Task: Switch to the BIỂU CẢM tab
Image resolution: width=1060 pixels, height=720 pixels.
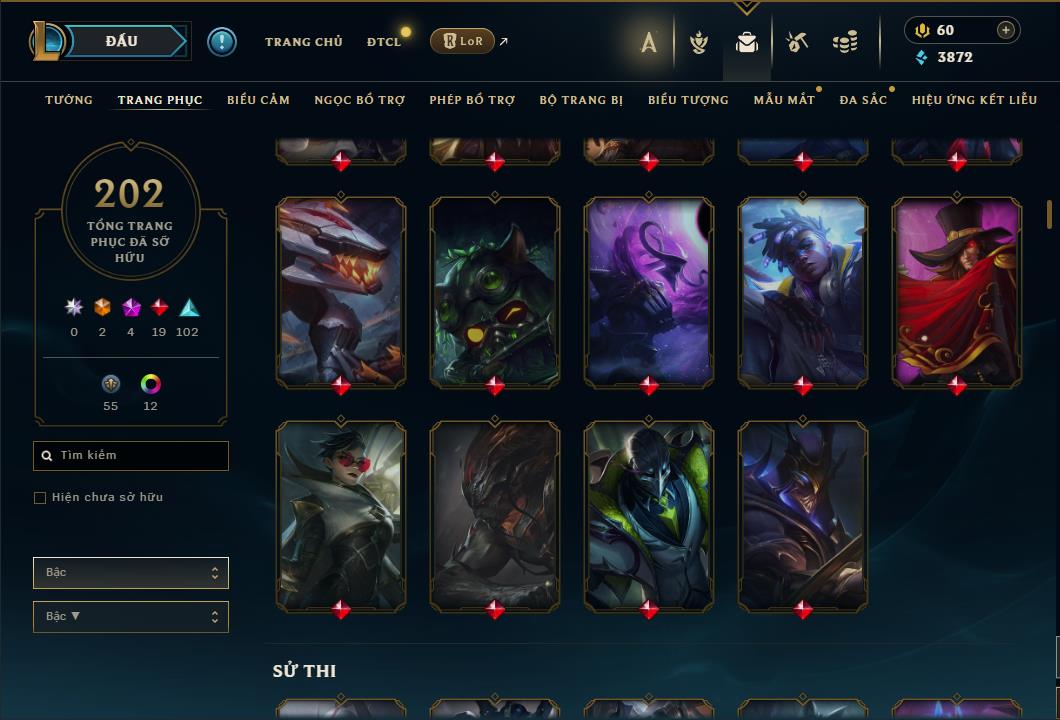Action: tap(258, 100)
